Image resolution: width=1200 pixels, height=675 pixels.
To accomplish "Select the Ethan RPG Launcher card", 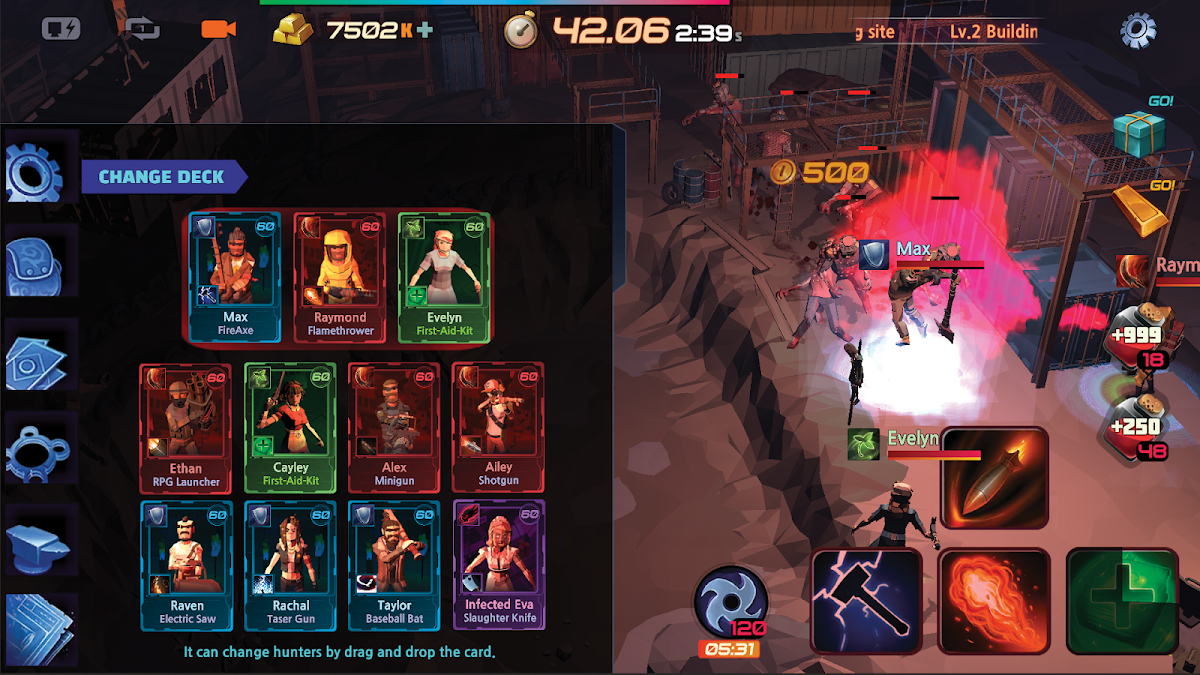I will coord(185,426).
